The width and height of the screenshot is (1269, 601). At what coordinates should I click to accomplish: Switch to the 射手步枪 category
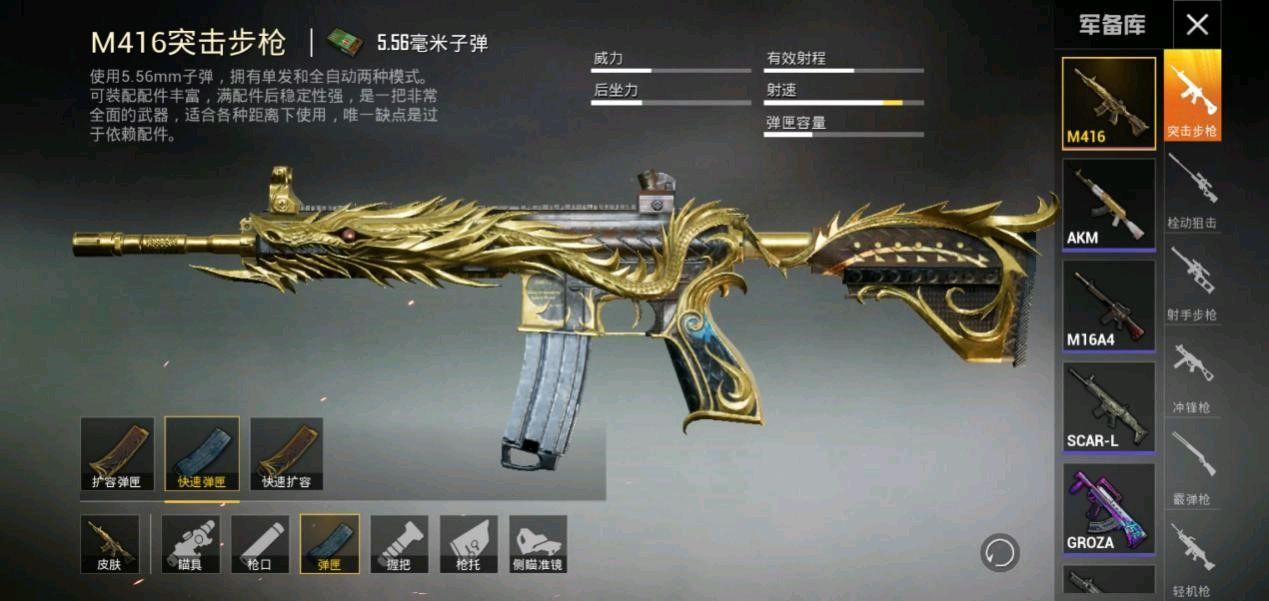pyautogui.click(x=1192, y=282)
